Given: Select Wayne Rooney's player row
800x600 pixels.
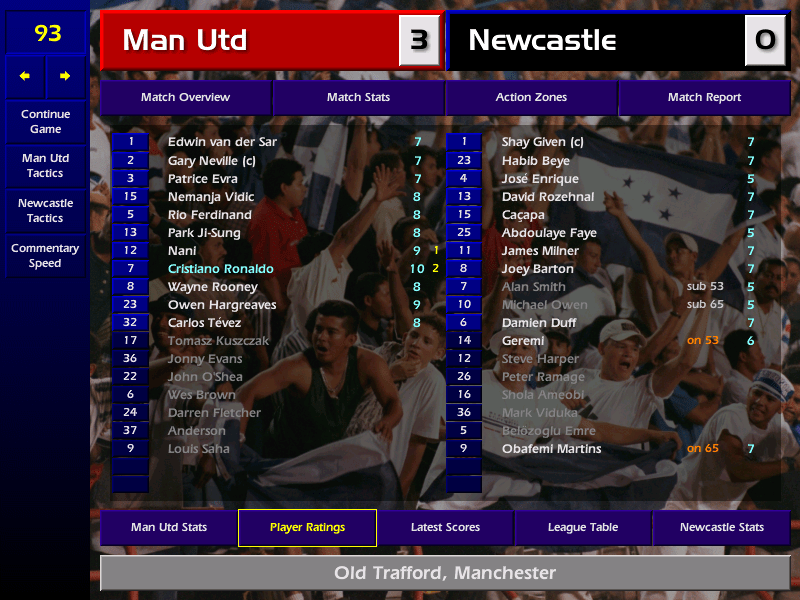Looking at the screenshot, I should pyautogui.click(x=211, y=287).
